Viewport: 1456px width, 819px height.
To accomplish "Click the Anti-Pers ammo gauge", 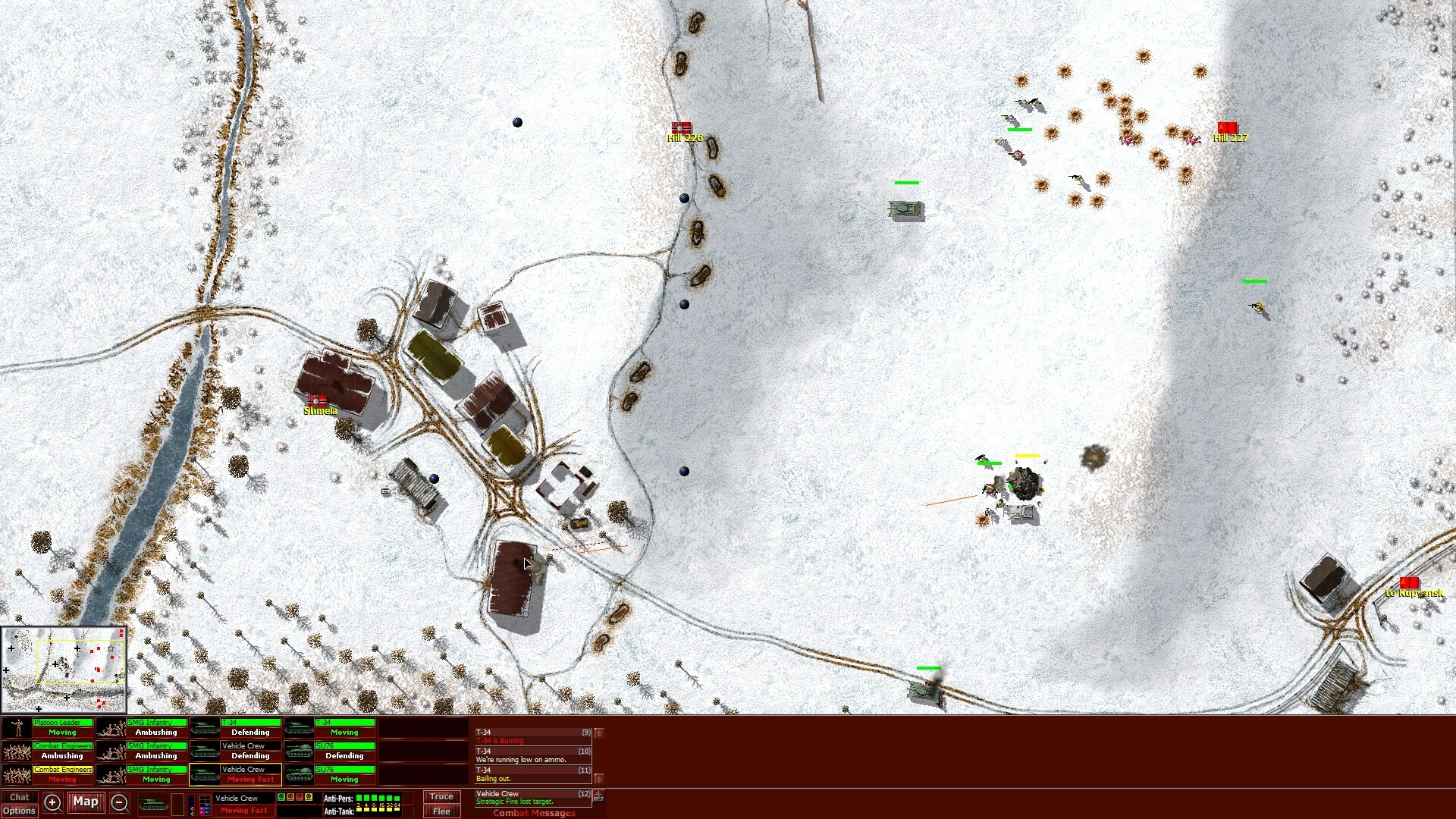I will point(377,796).
